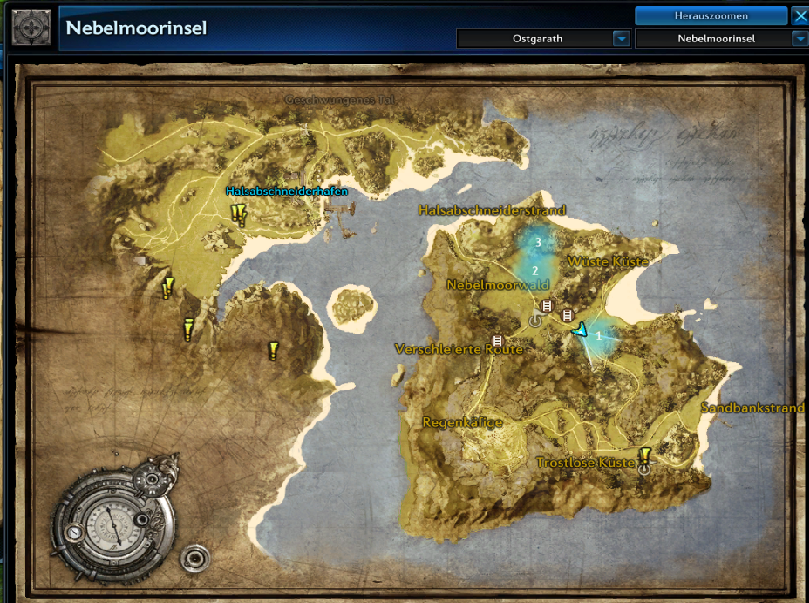Select the player arrow marker on the map

[x=579, y=329]
